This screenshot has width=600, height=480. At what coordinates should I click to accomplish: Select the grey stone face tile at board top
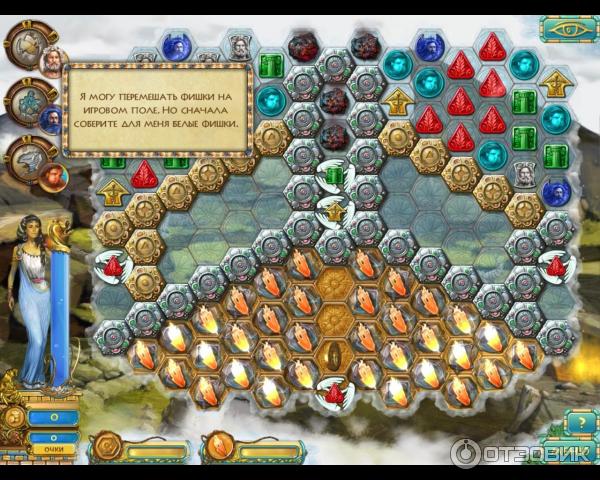pyautogui.click(x=240, y=45)
